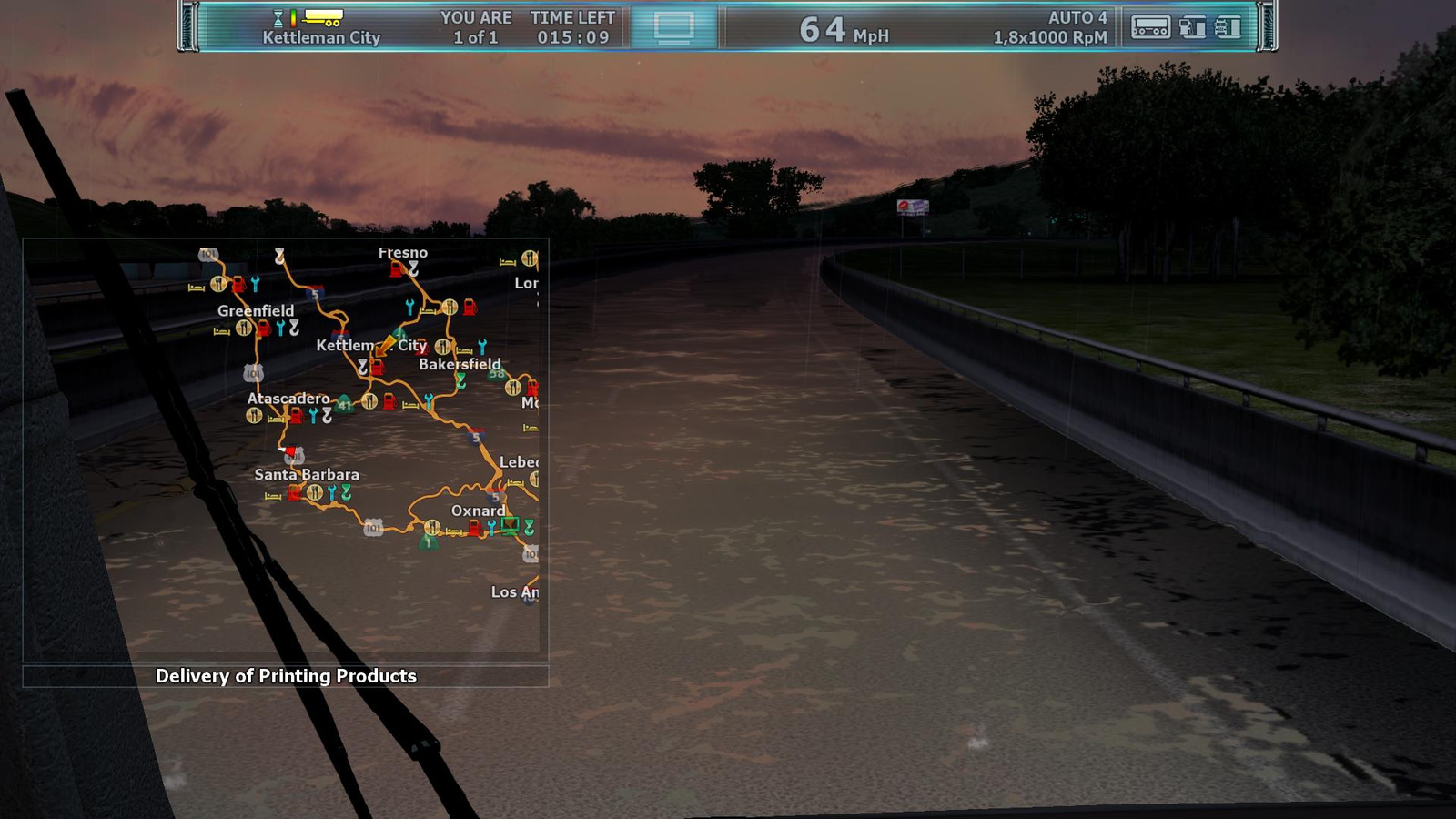Click the green monitor marker near Oxnard

pos(510,525)
